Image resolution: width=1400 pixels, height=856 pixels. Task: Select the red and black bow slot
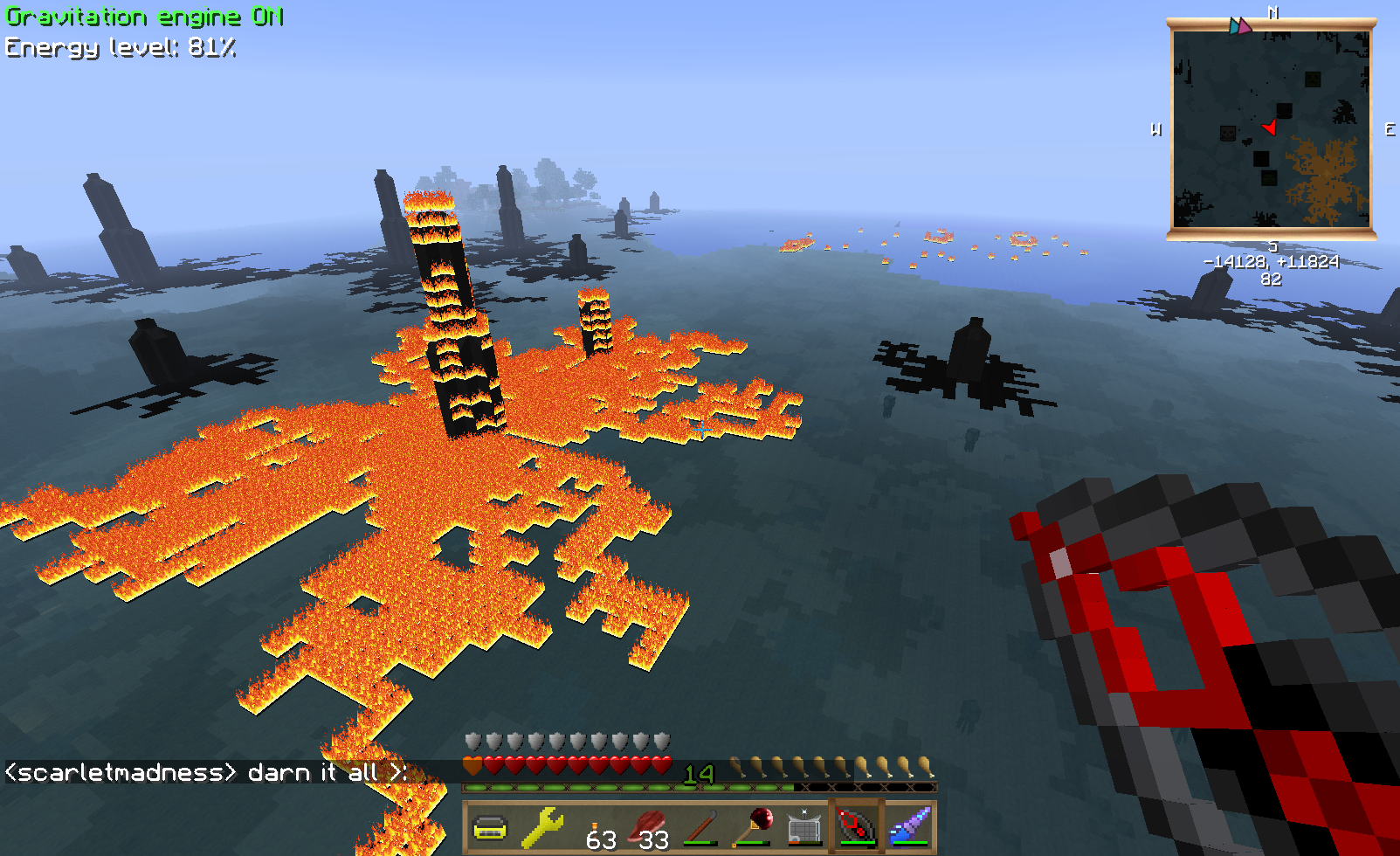pyautogui.click(x=857, y=826)
